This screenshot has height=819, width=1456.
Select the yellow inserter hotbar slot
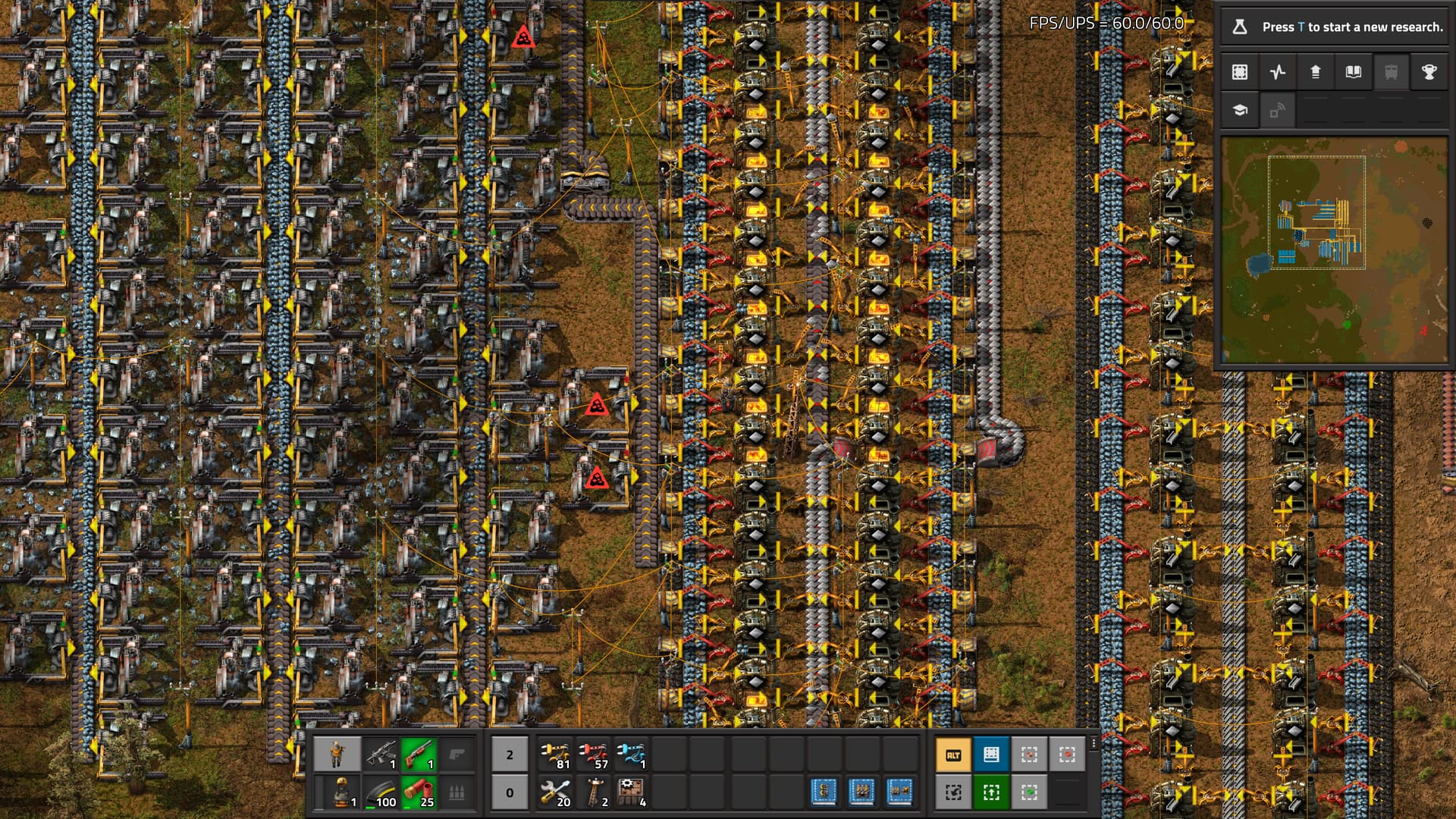pyautogui.click(x=556, y=755)
